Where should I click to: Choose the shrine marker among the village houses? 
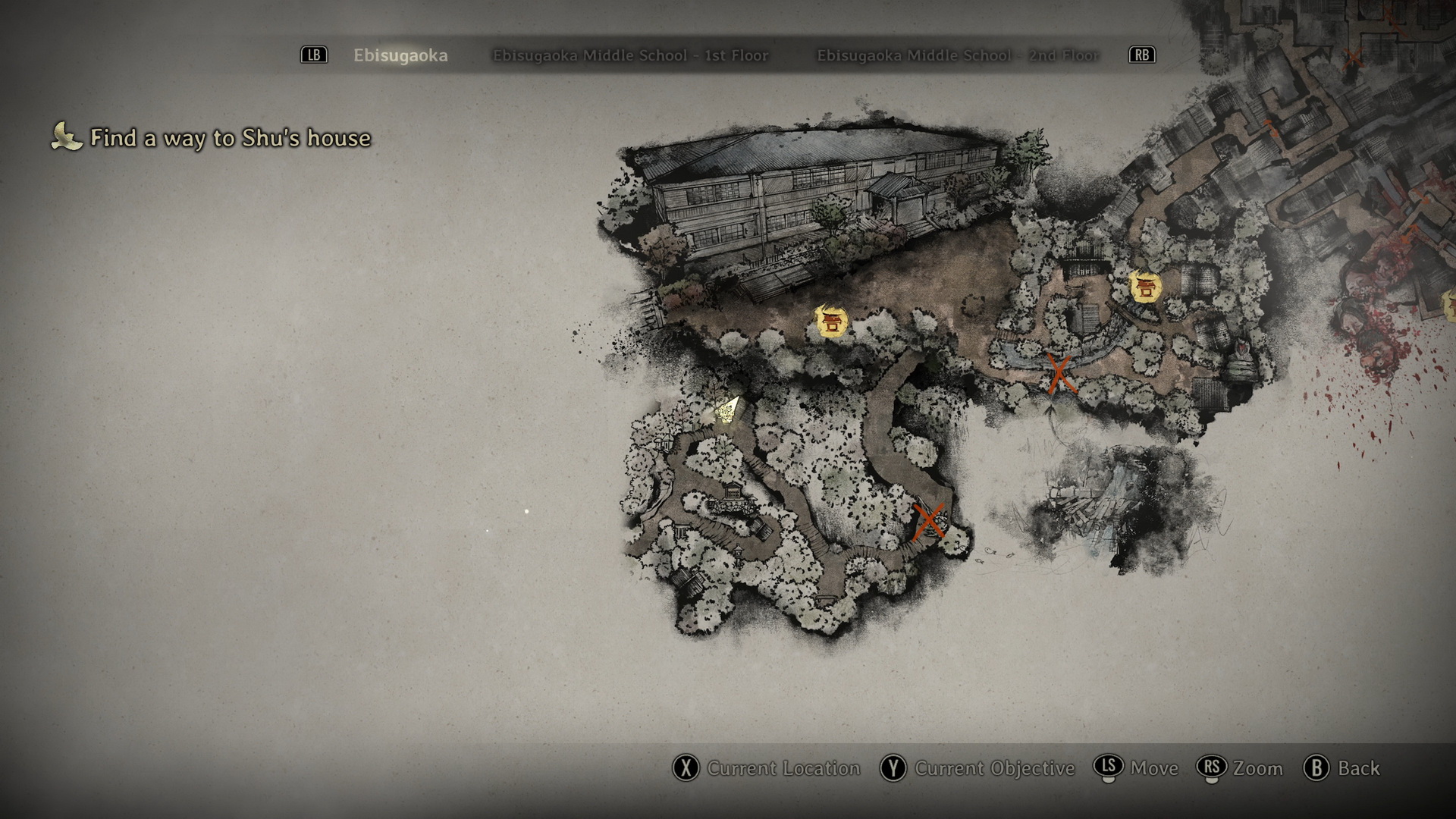coord(1145,287)
